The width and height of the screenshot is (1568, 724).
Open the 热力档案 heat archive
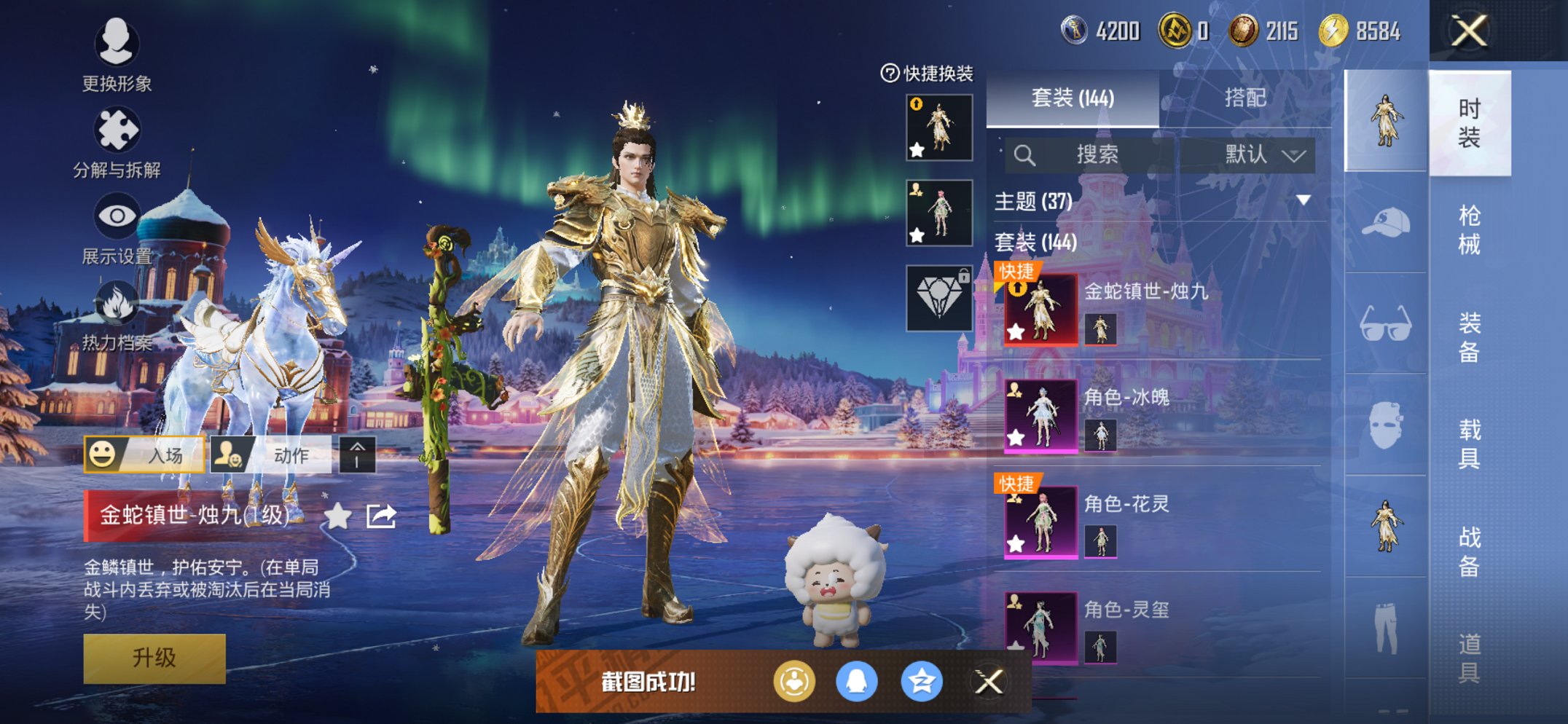(x=117, y=315)
